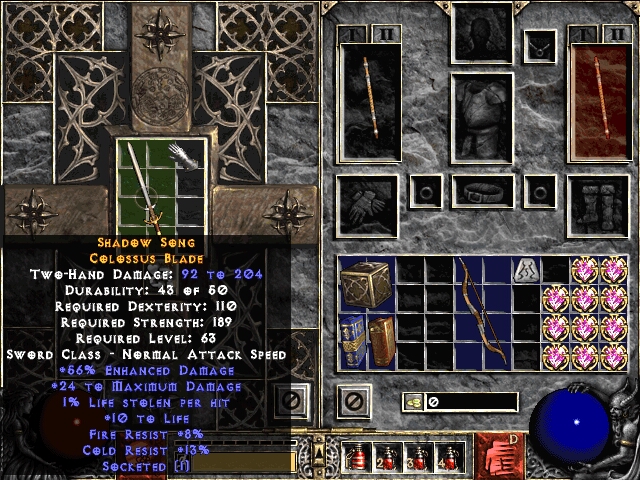This screenshot has width=640, height=480.
Task: Click the gold coins button
Action: pyautogui.click(x=414, y=402)
